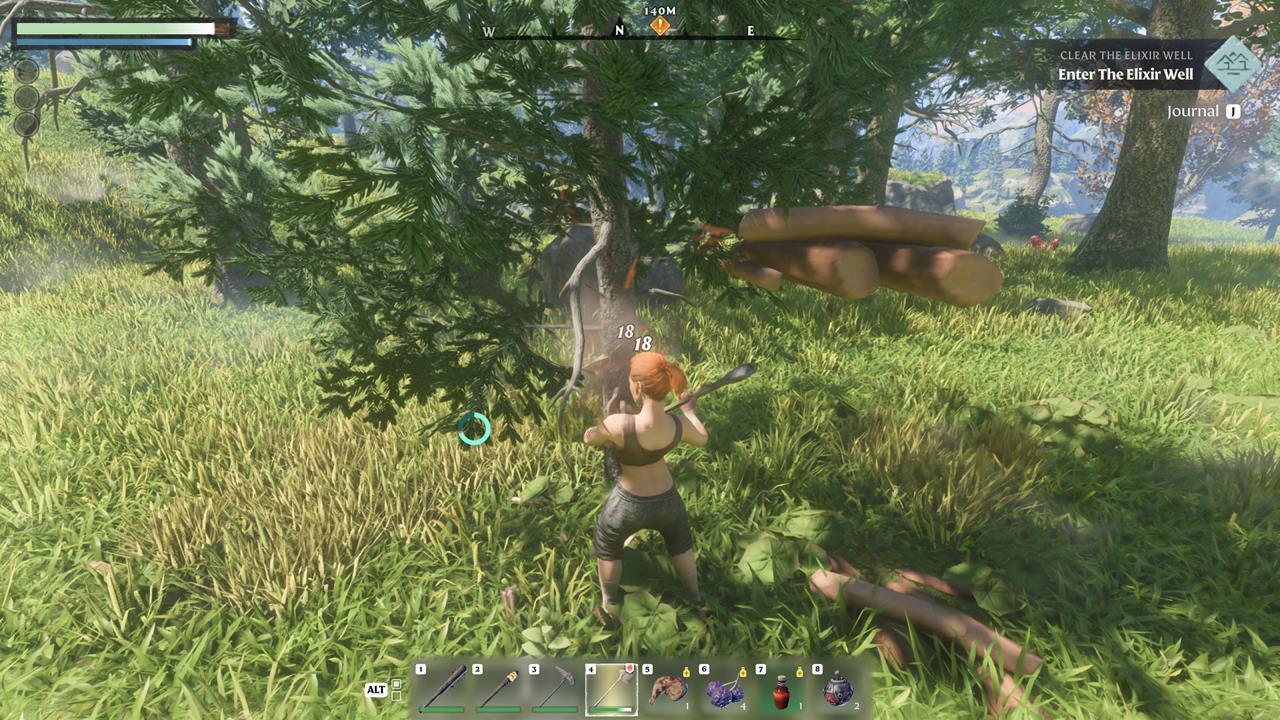Expand the topmost buff icon on left
Viewport: 1280px width, 720px height.
point(26,71)
